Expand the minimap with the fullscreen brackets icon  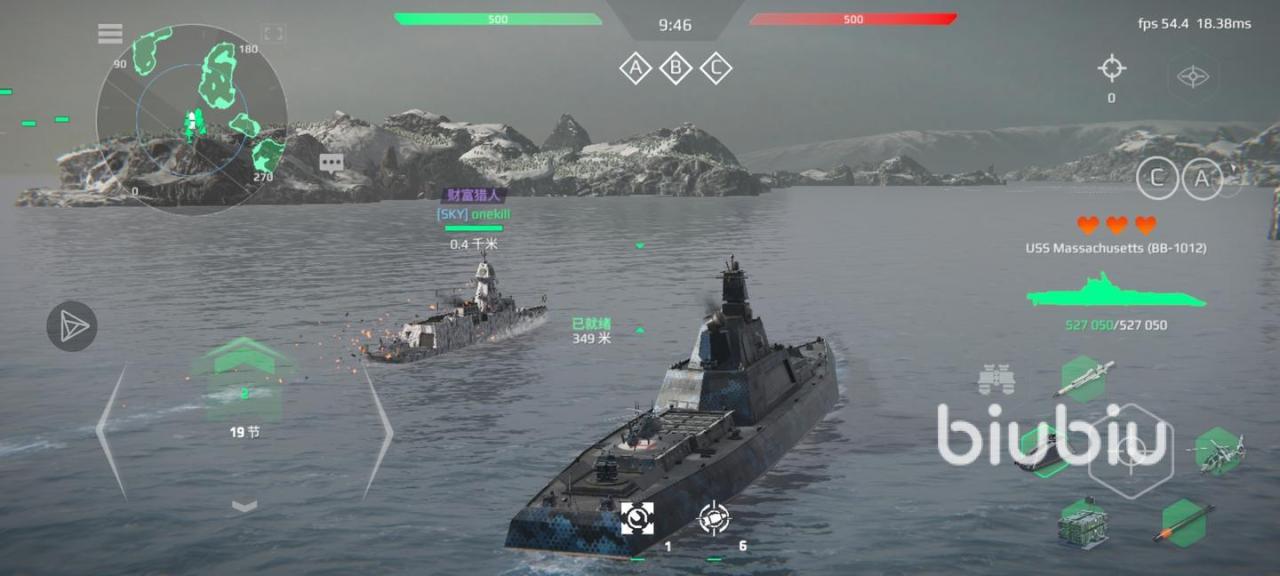click(x=273, y=34)
